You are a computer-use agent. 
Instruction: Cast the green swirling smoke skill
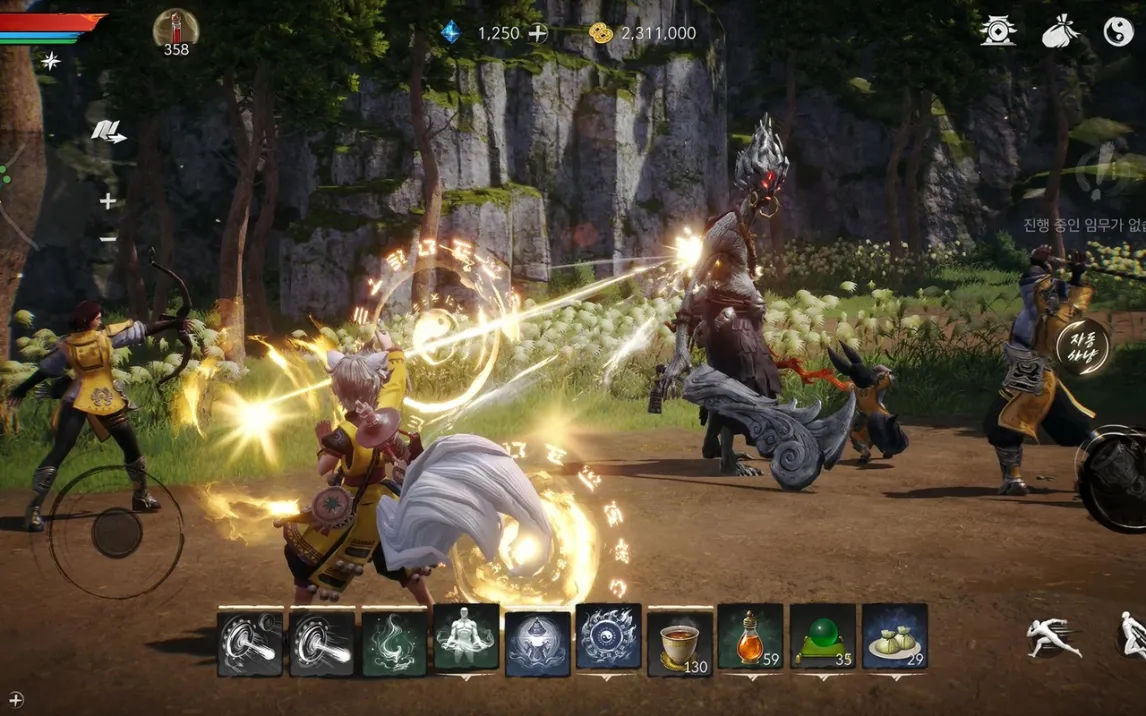click(394, 642)
